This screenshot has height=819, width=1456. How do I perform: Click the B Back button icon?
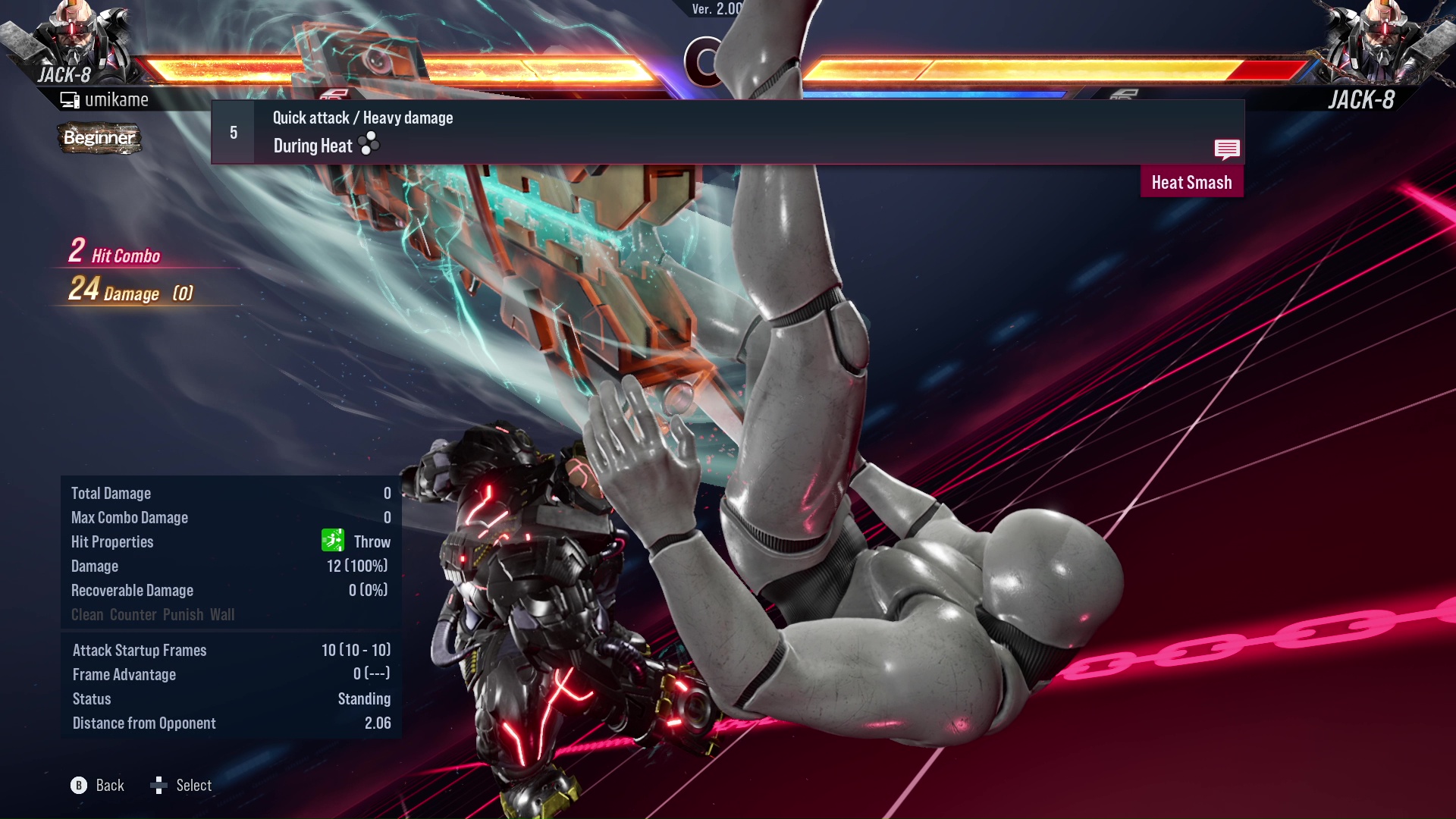[x=78, y=786]
